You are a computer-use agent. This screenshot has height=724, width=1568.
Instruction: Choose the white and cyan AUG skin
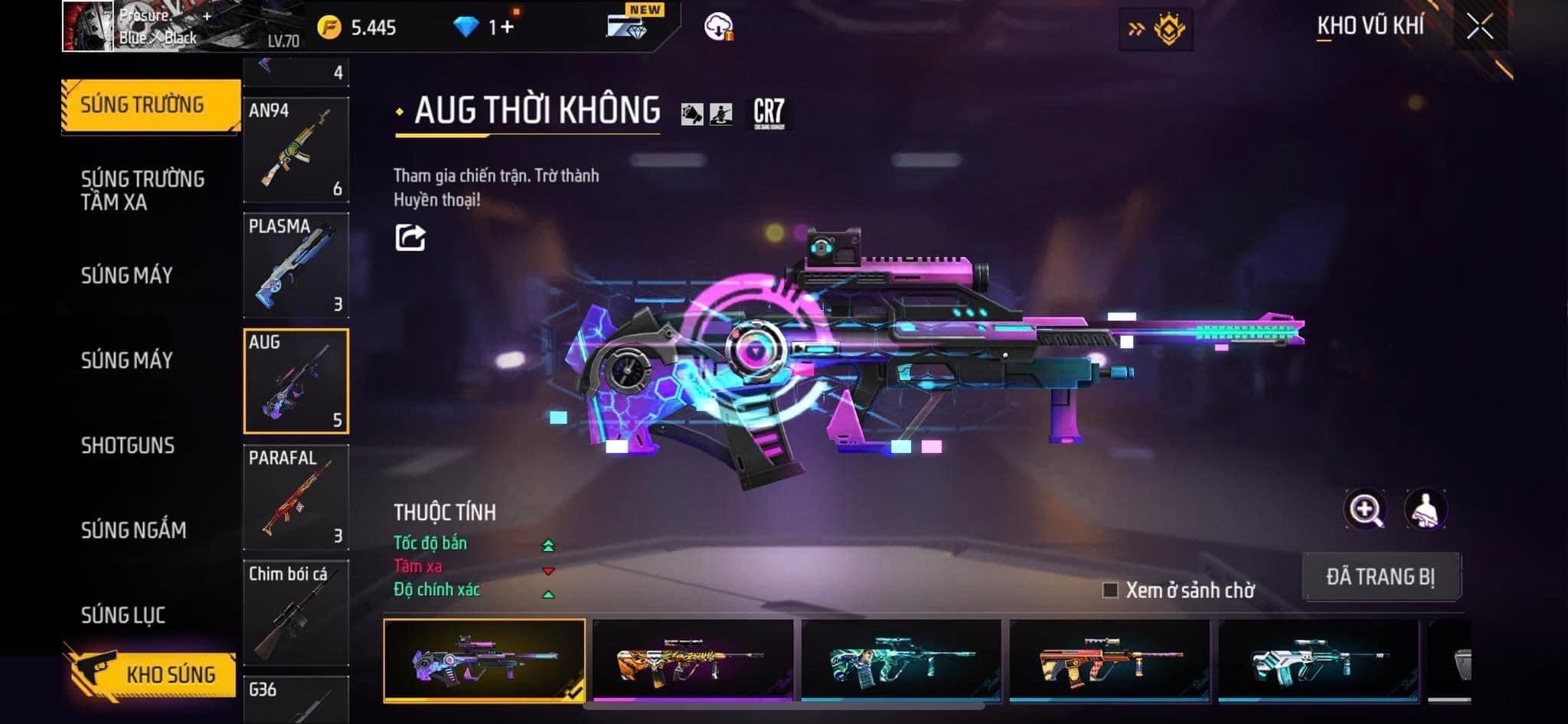(x=1318, y=660)
